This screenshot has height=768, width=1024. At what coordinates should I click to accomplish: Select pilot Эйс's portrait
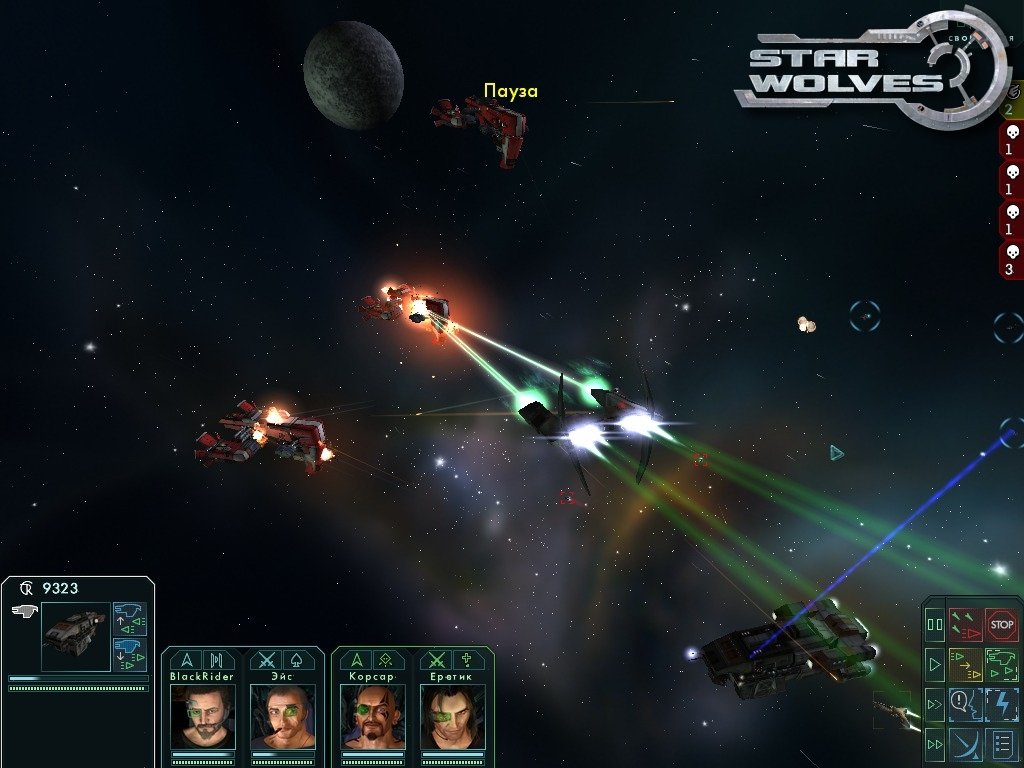(x=283, y=716)
